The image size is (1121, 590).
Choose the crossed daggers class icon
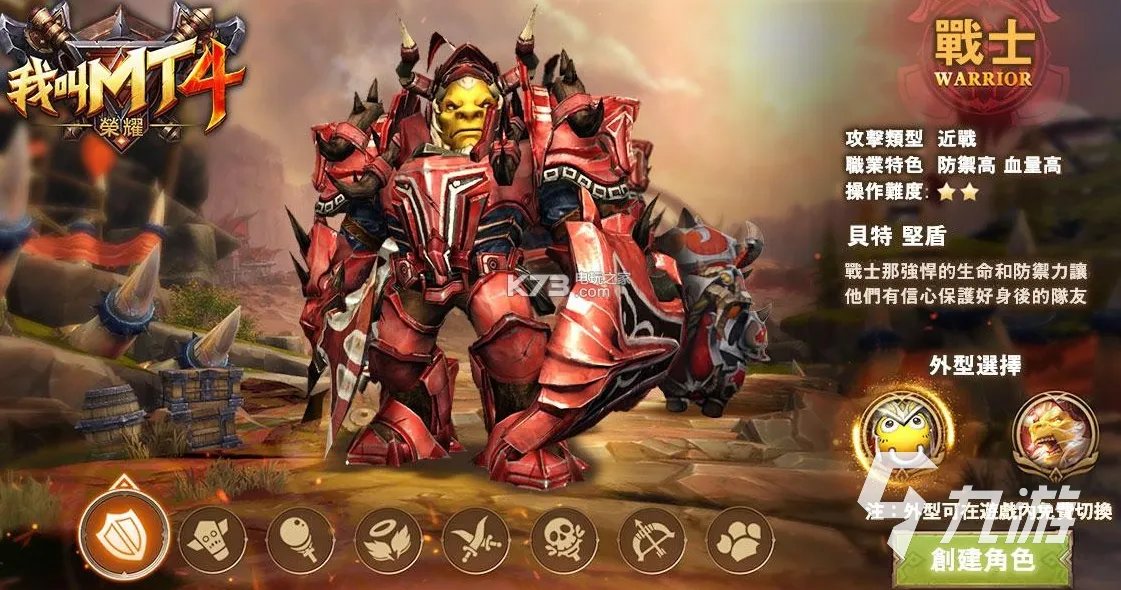[x=476, y=540]
